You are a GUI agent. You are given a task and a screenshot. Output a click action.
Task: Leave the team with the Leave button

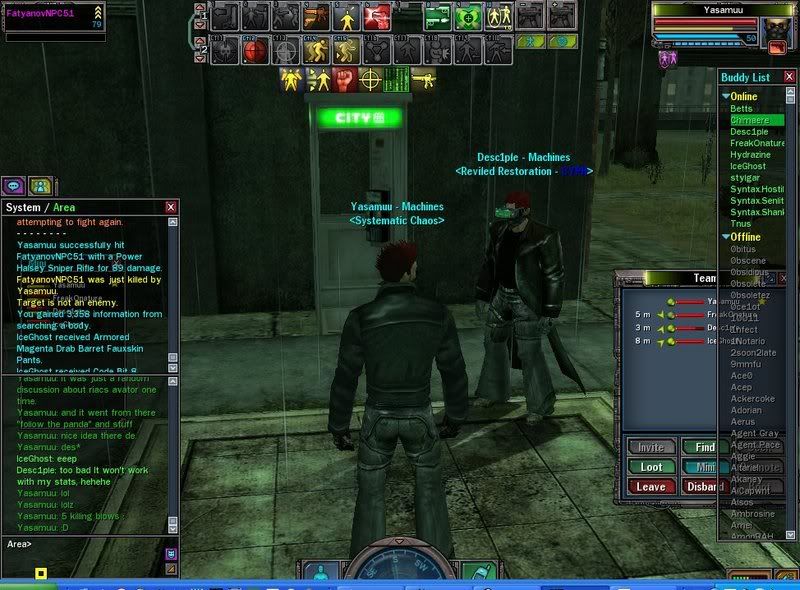click(x=650, y=487)
